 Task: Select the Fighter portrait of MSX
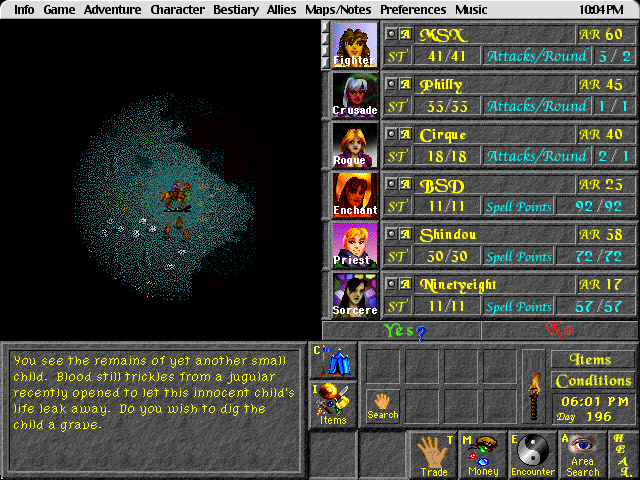click(355, 45)
